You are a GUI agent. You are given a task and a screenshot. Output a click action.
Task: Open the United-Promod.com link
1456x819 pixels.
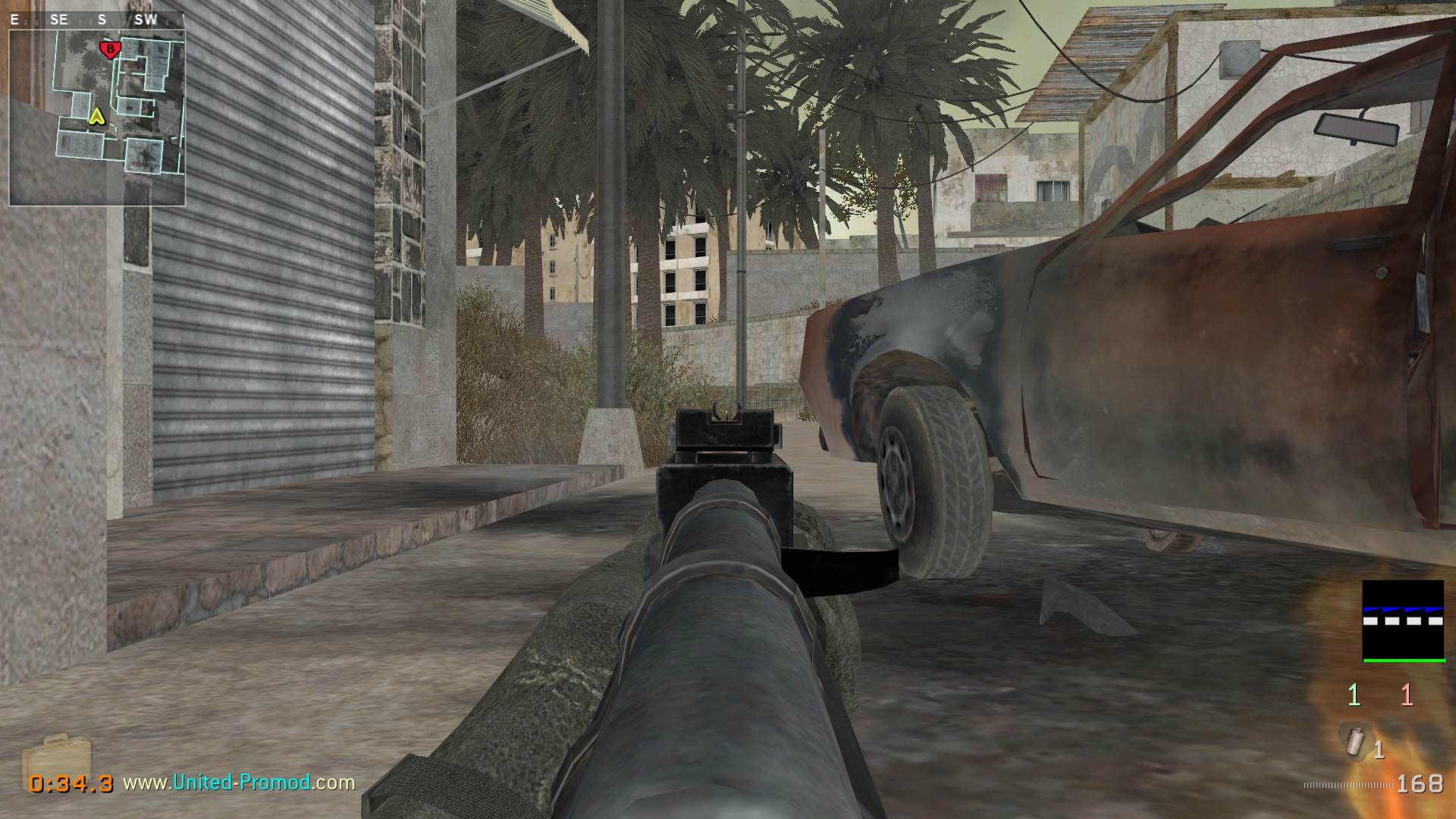[239, 782]
